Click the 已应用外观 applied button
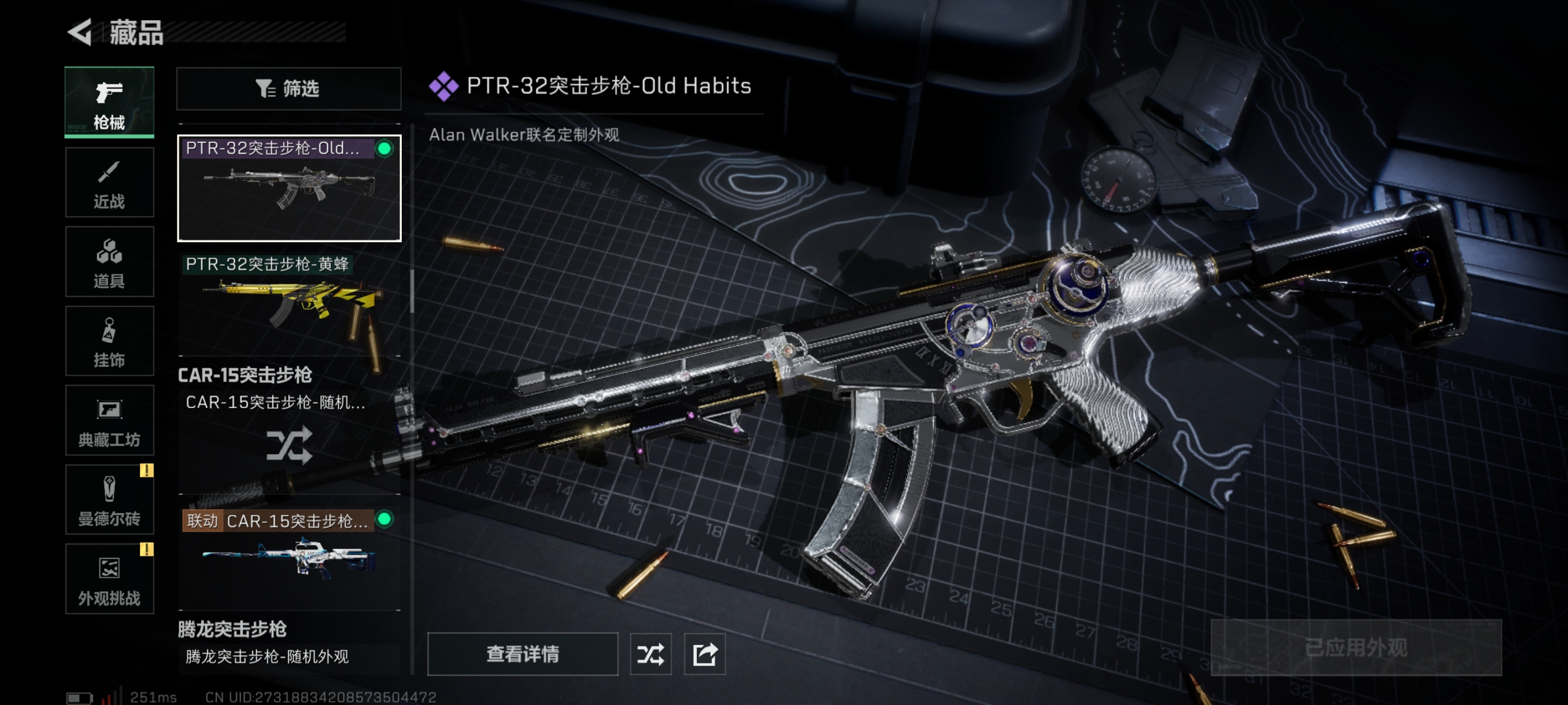 pos(1356,647)
